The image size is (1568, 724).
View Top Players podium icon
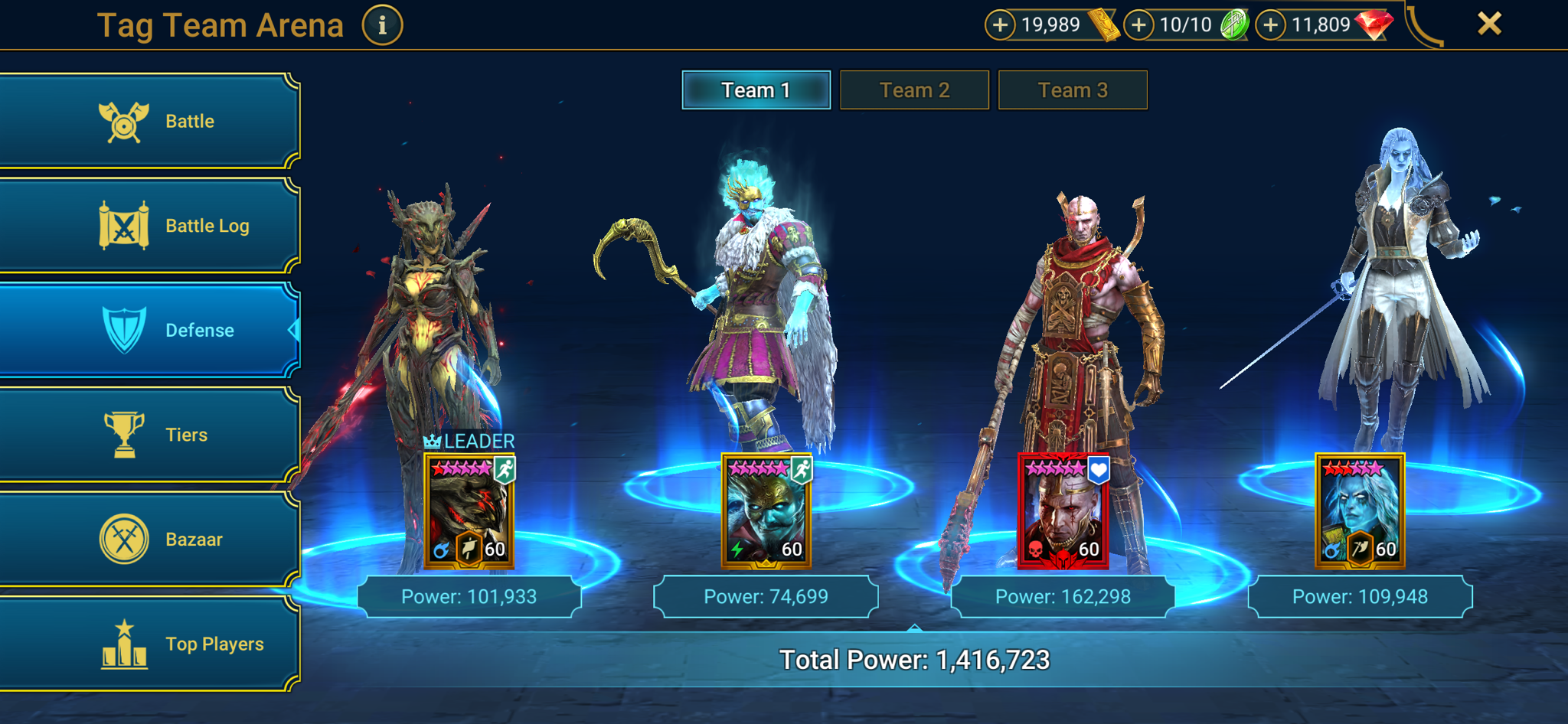tap(125, 643)
